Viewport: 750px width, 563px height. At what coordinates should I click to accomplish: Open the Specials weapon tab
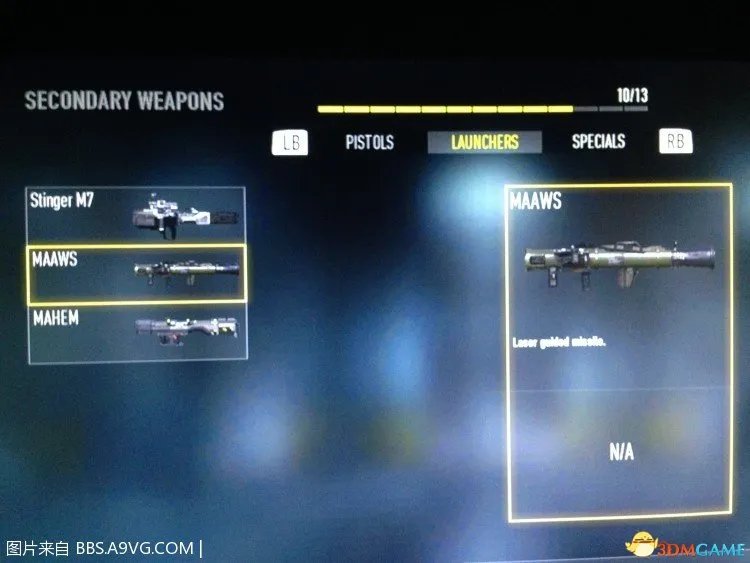tap(598, 142)
